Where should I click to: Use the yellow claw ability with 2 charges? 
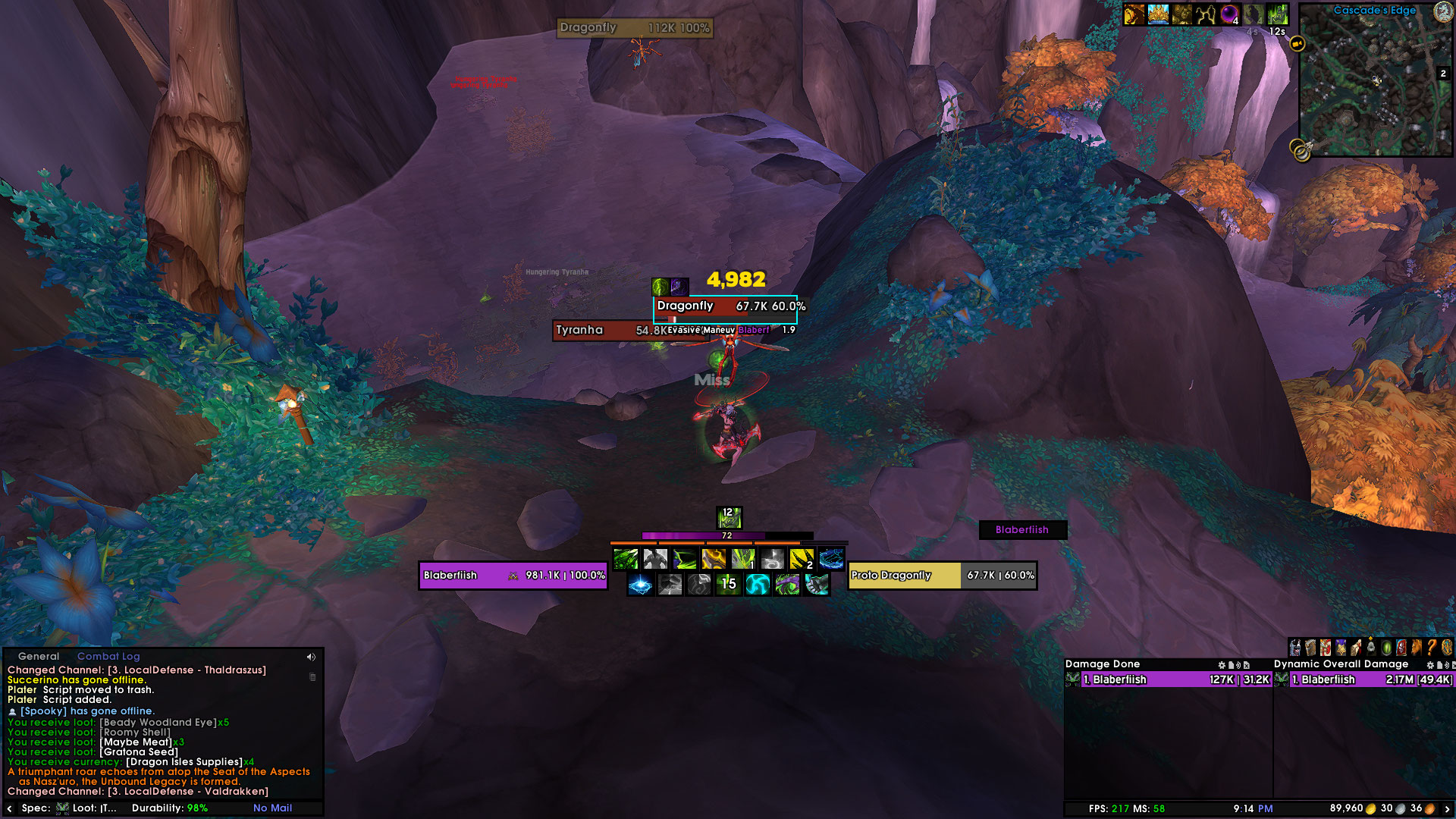802,560
